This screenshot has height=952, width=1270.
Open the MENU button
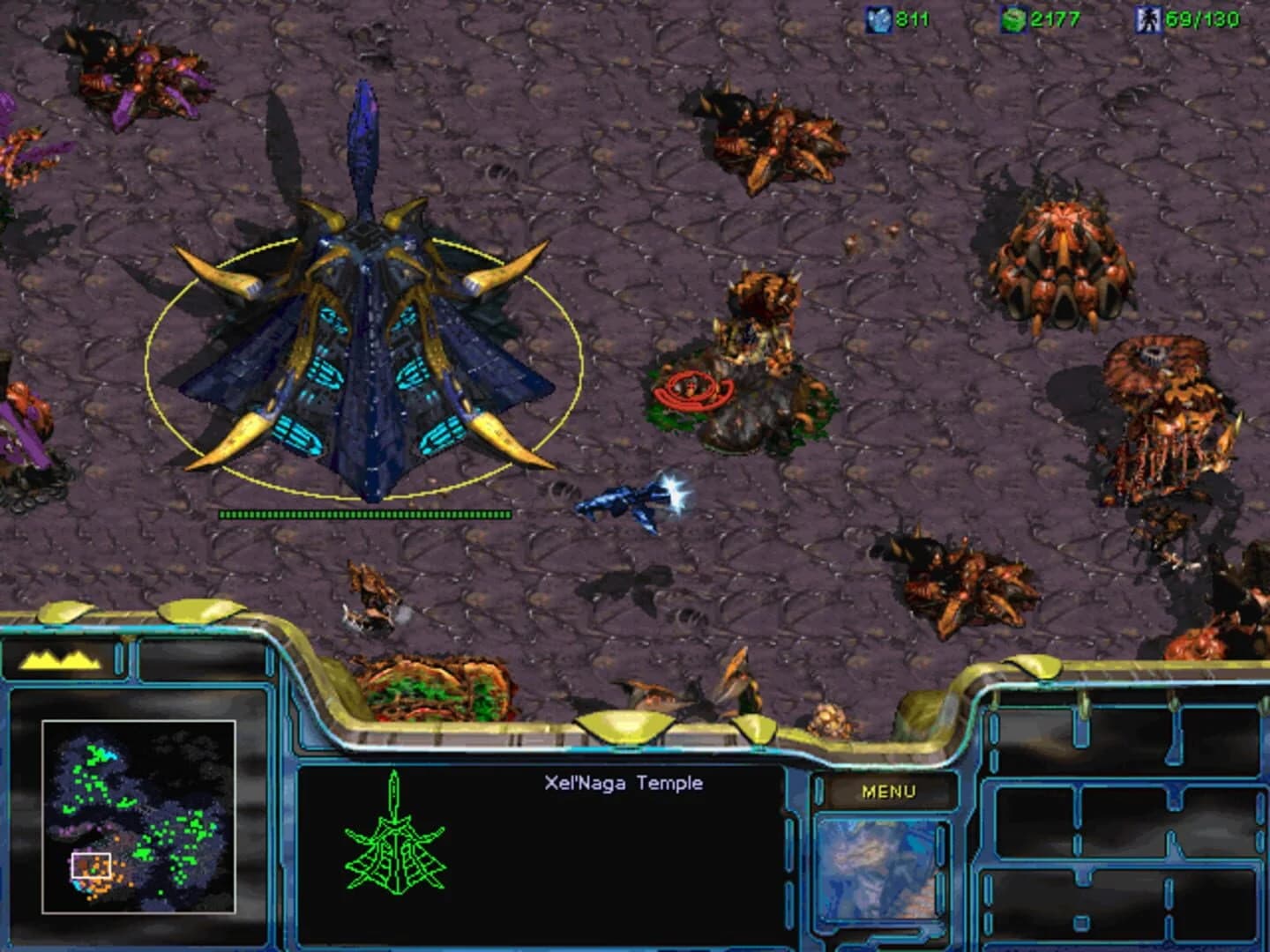pyautogui.click(x=891, y=792)
